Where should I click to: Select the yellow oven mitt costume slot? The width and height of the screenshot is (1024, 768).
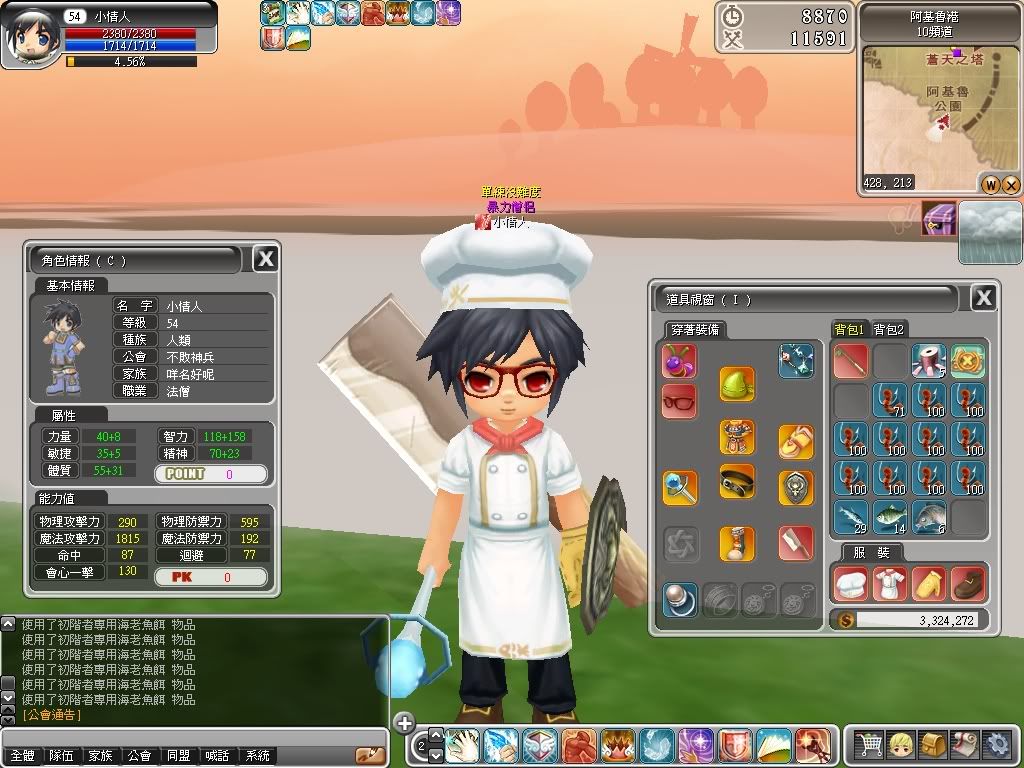(929, 583)
